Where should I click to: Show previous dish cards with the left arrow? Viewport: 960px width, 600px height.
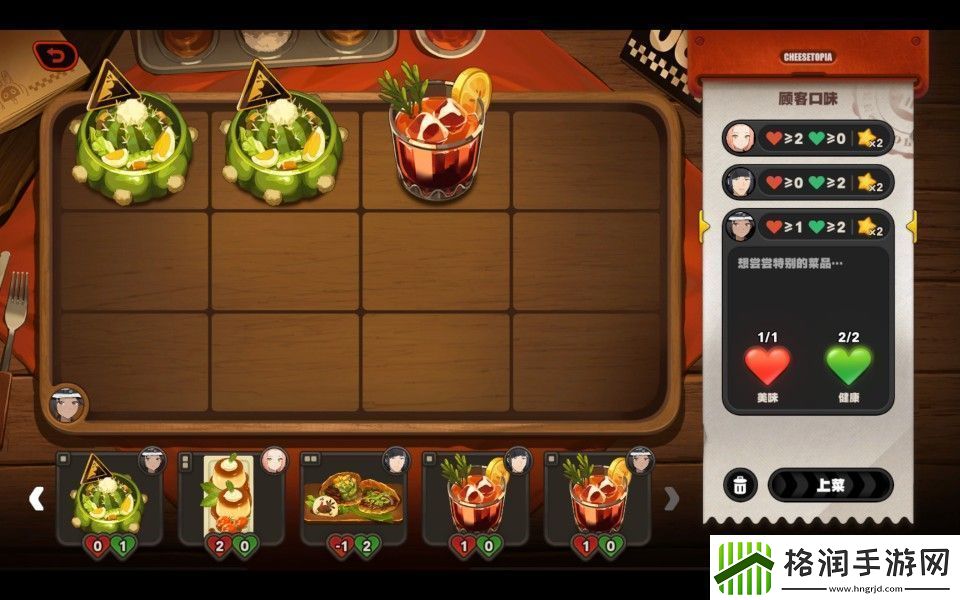(36, 498)
